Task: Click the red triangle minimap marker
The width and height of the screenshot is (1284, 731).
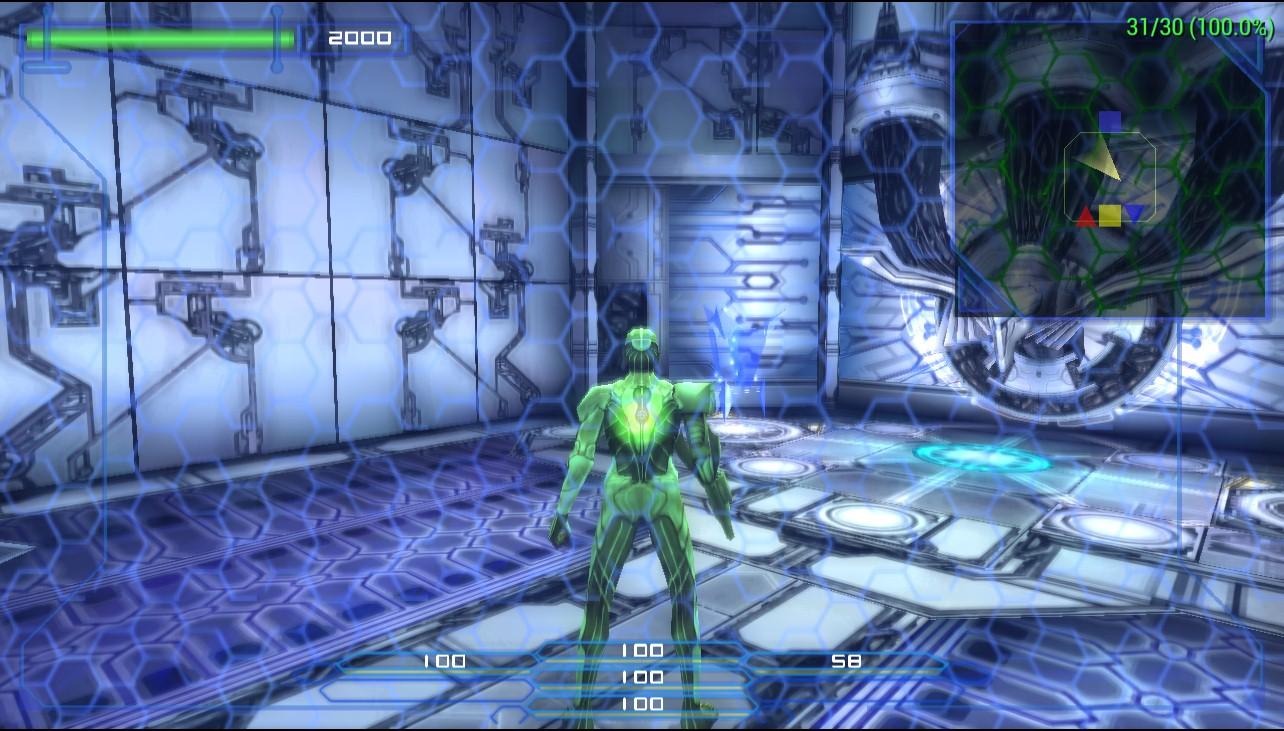Action: 1086,216
